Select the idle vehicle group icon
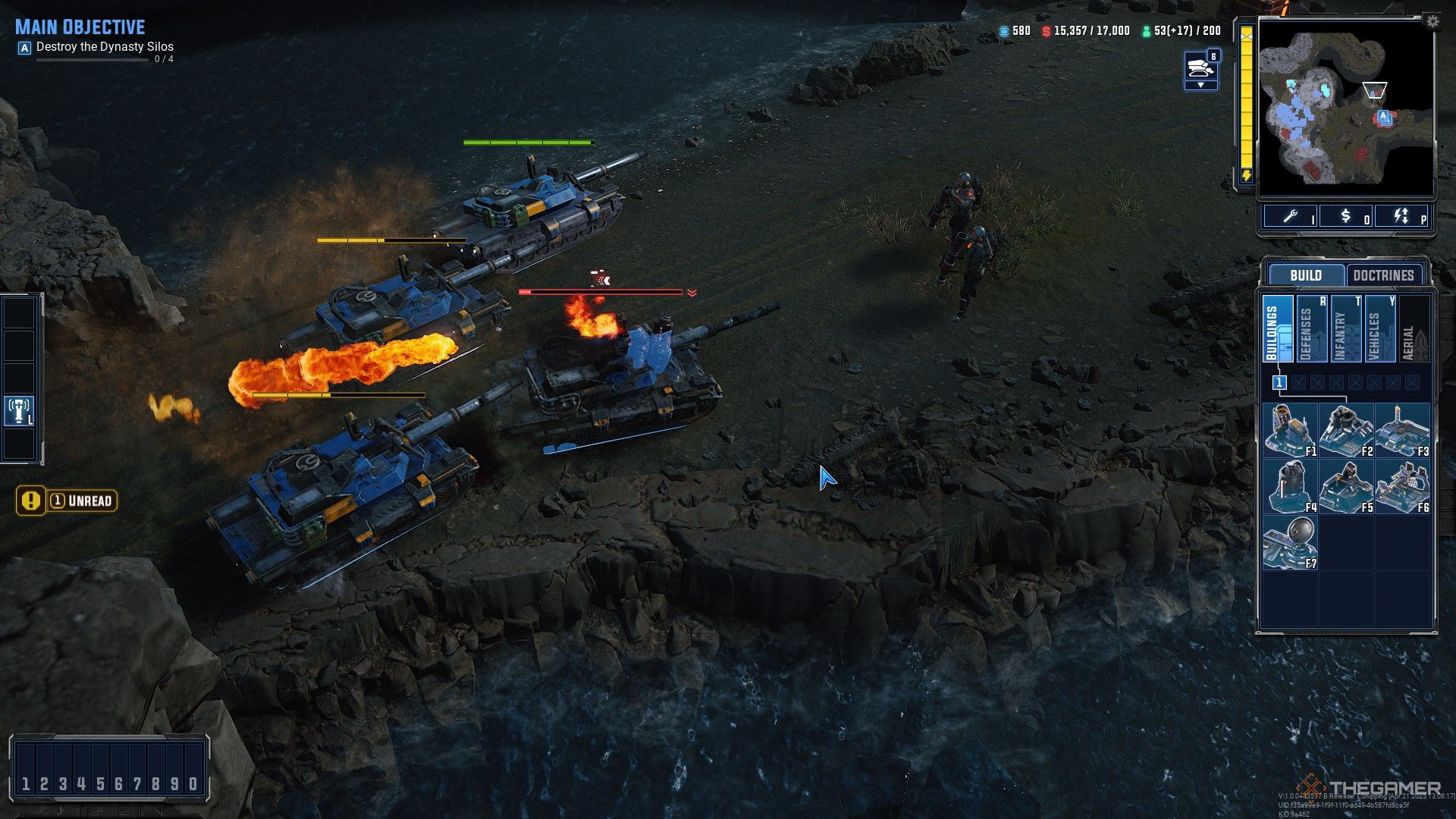The height and width of the screenshot is (819, 1456). coord(1200,68)
